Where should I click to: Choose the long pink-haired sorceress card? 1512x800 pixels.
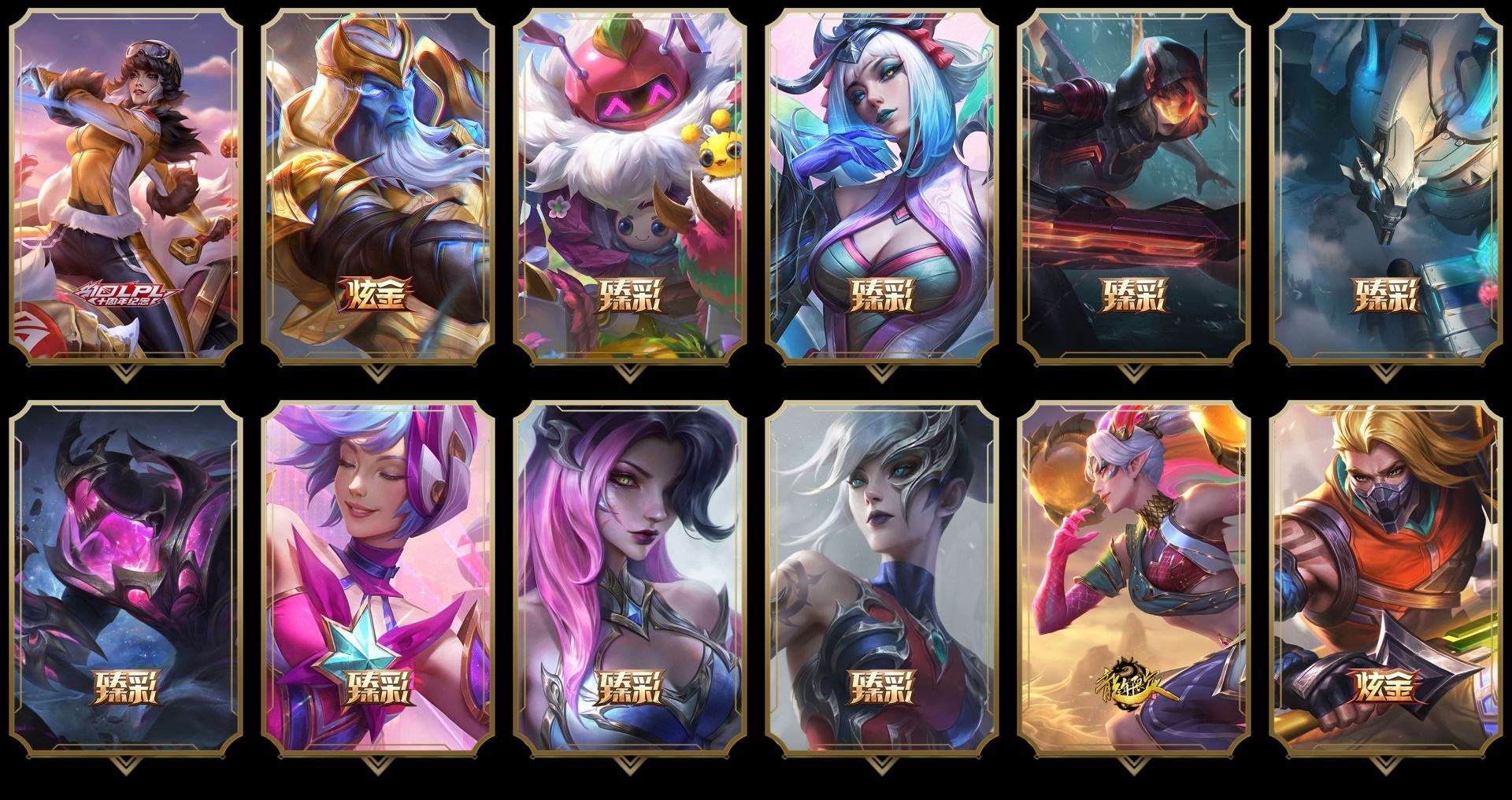coord(630,579)
